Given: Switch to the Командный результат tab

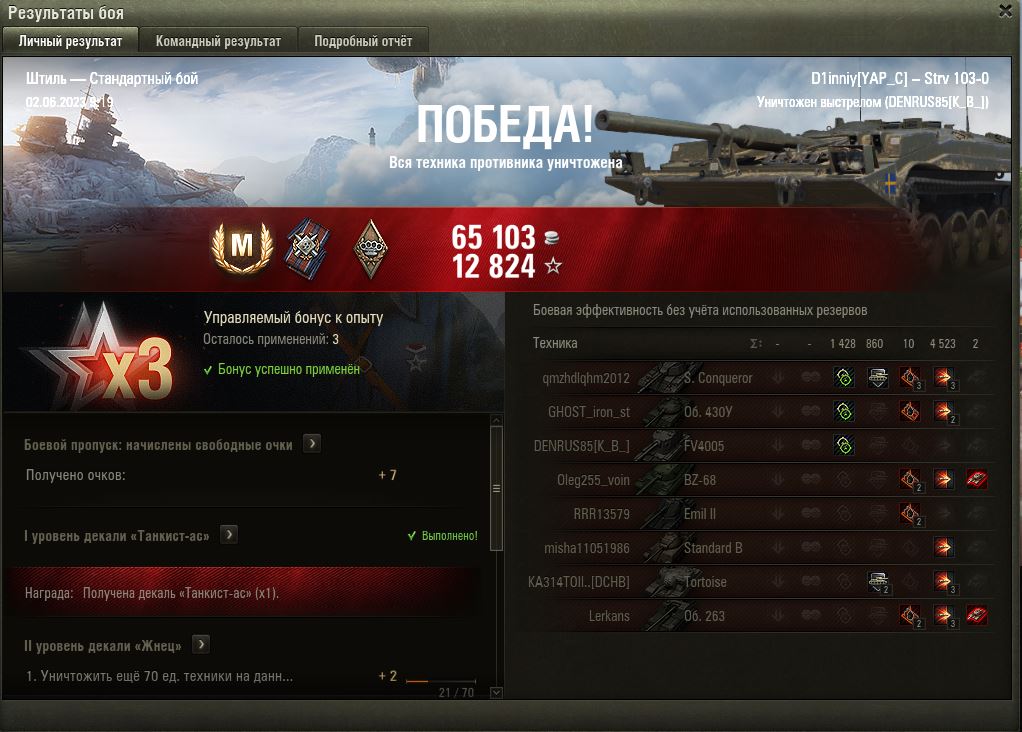Looking at the screenshot, I should click(218, 41).
